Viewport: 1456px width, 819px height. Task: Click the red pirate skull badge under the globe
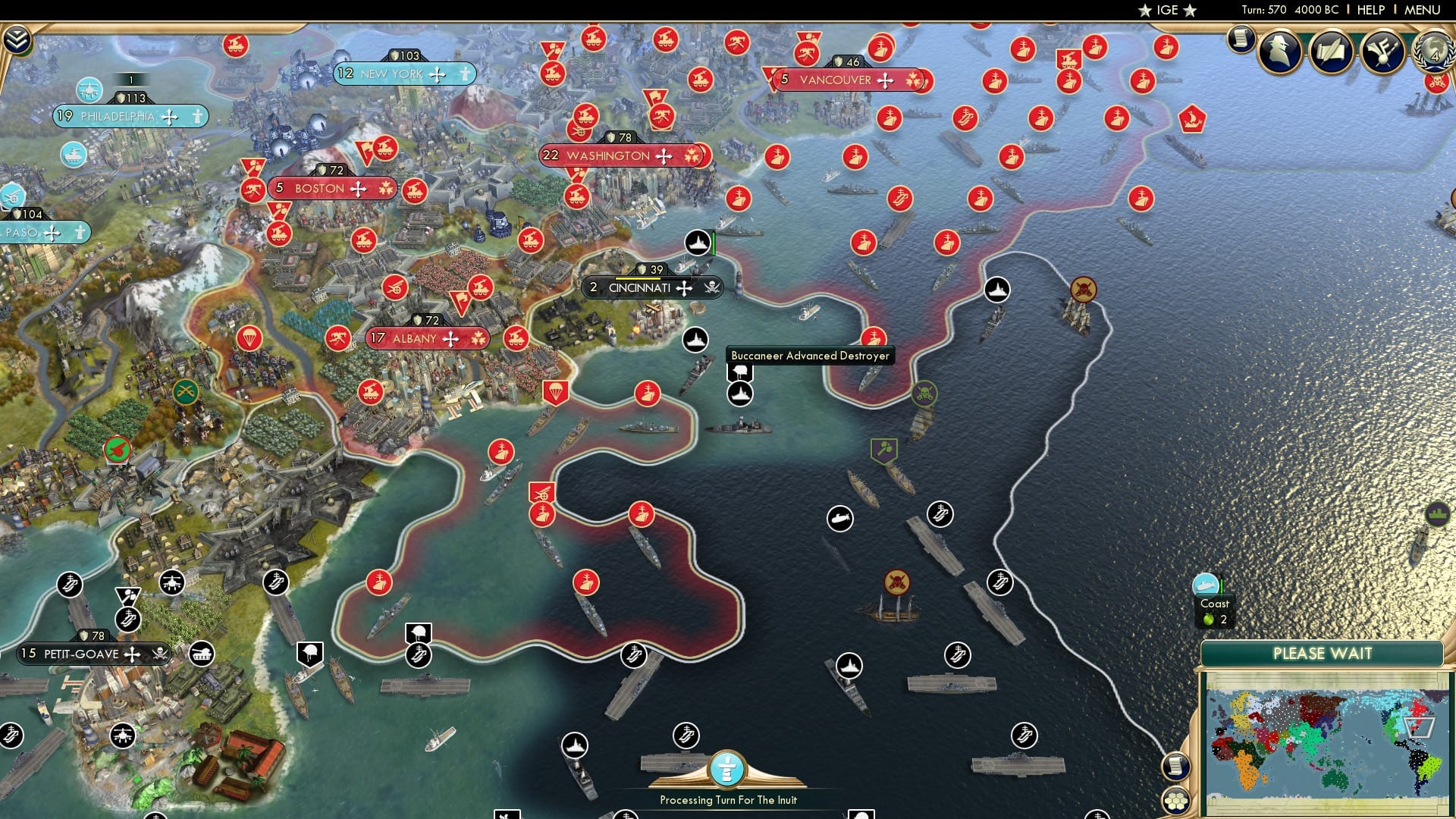point(1436,85)
